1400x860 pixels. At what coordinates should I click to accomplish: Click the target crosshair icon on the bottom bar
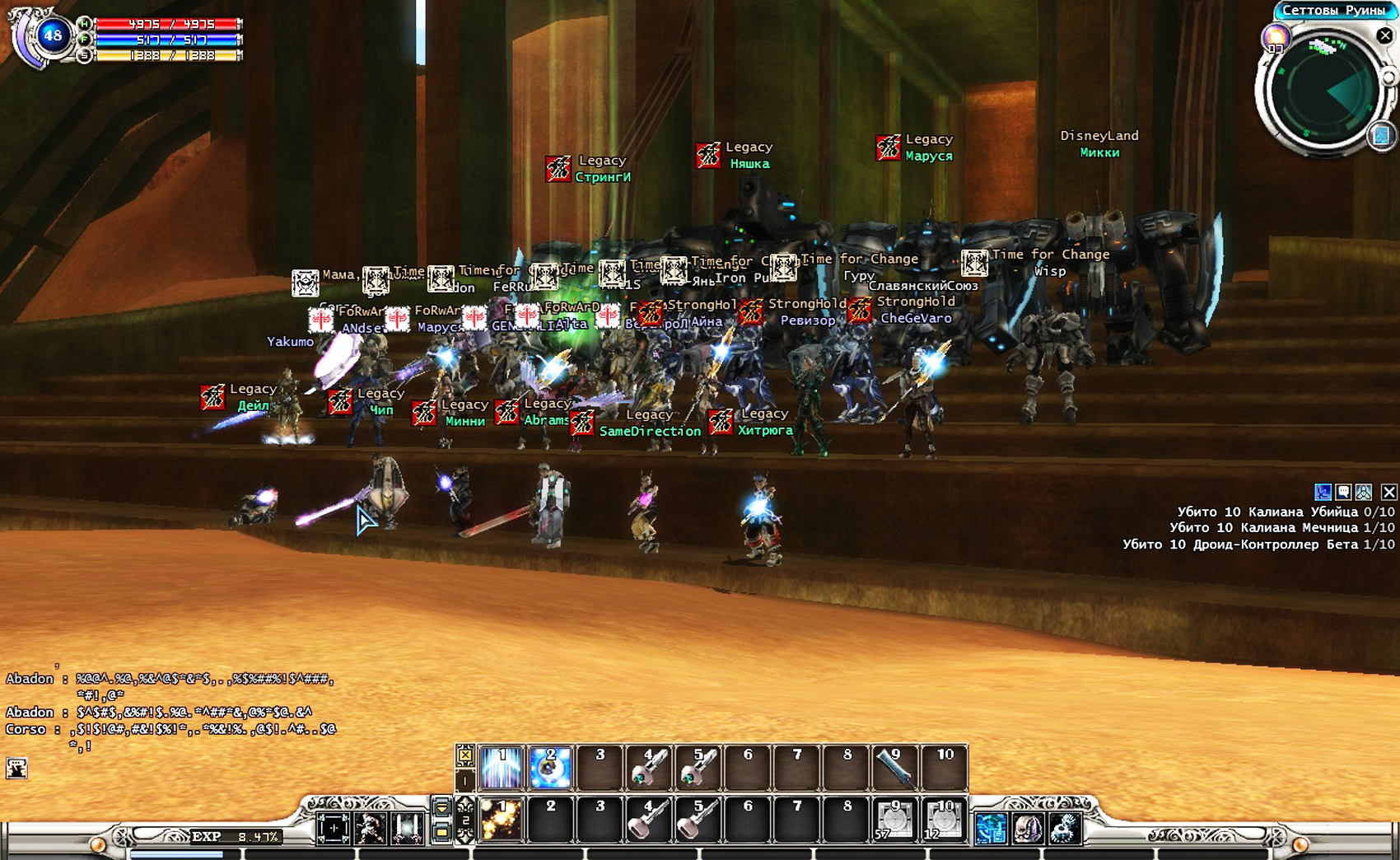pos(334,828)
